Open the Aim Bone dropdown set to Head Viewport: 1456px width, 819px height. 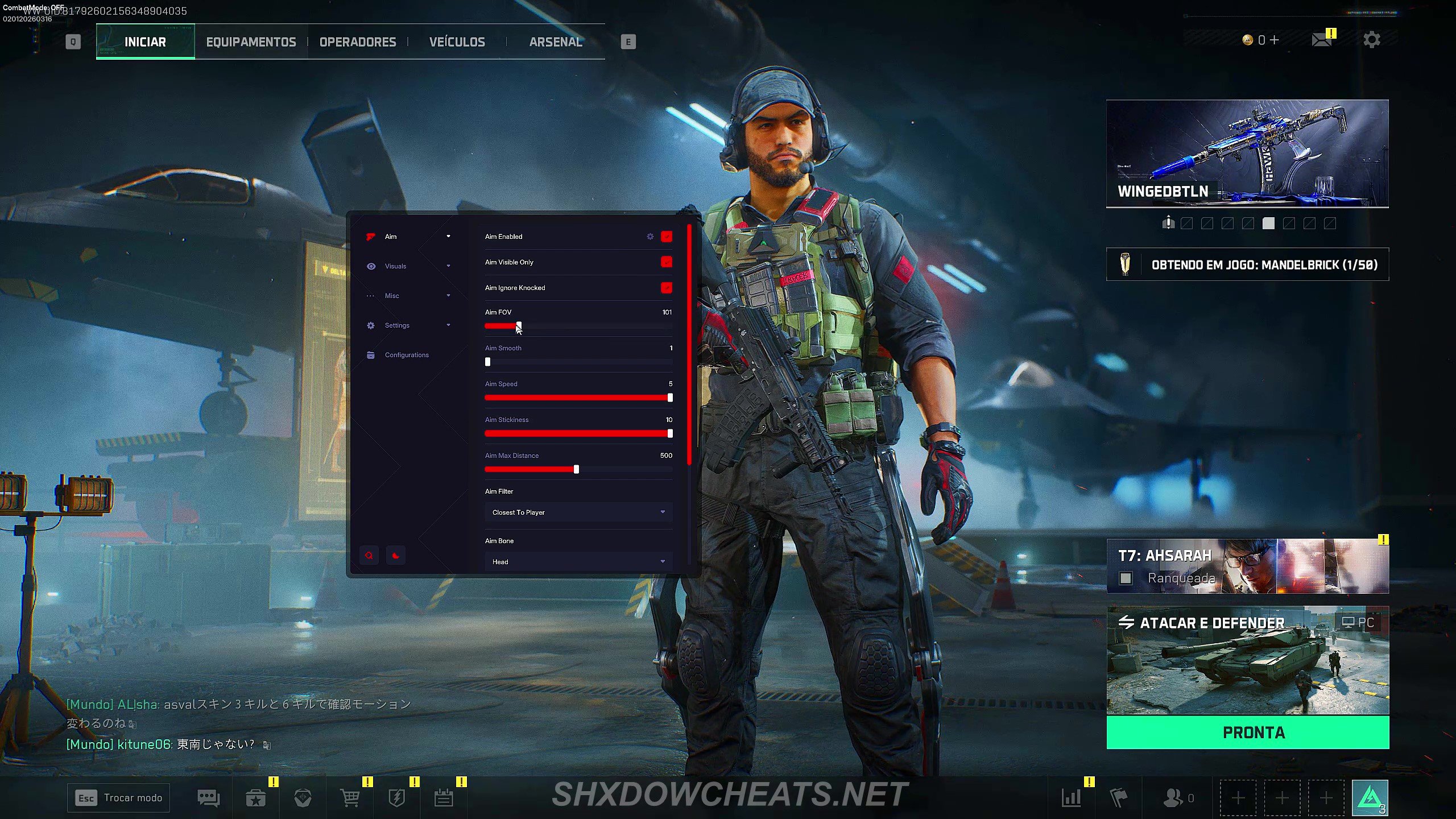point(578,561)
